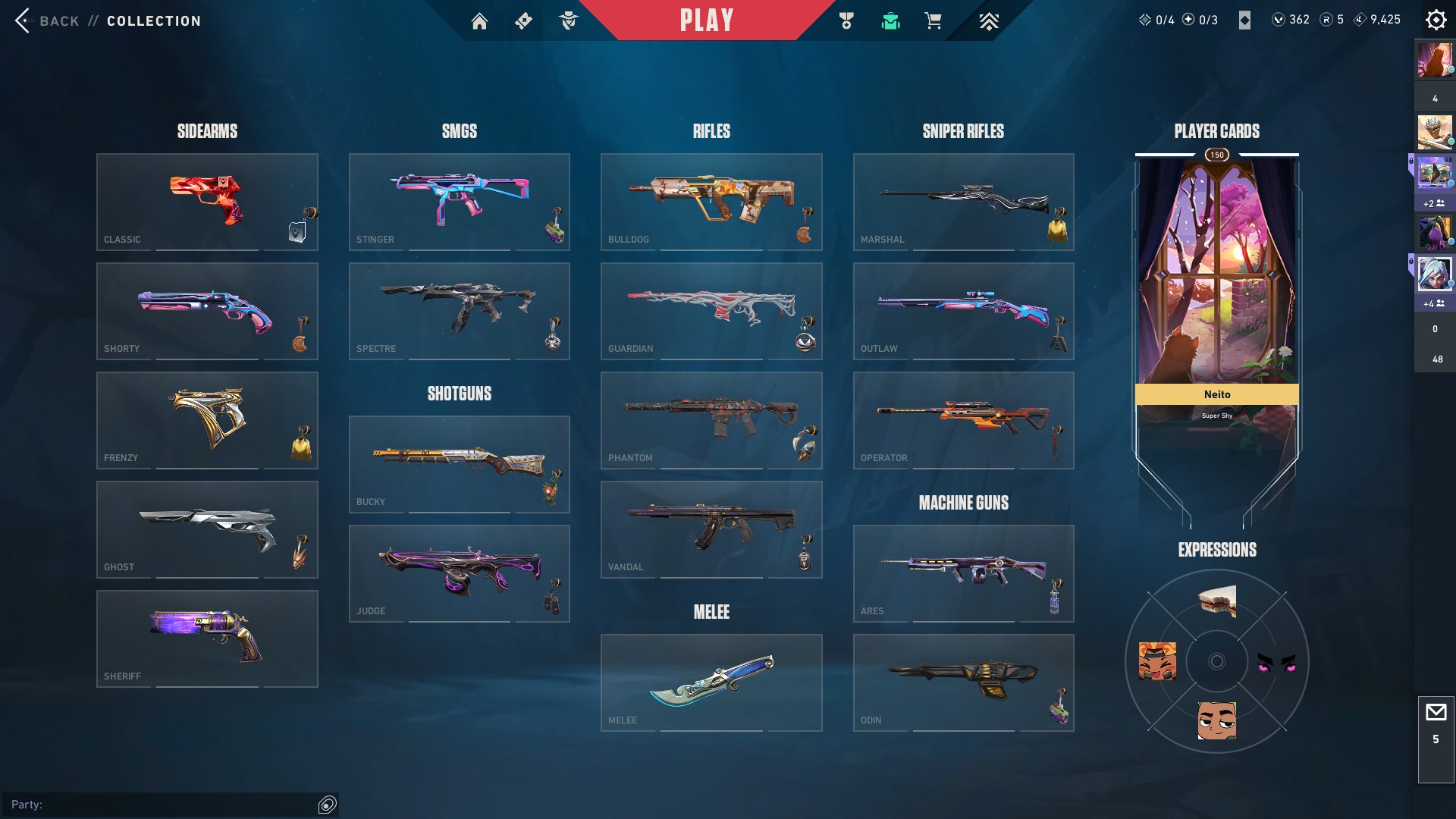
Task: Open the Bulldog rifle slot
Action: pyautogui.click(x=711, y=202)
